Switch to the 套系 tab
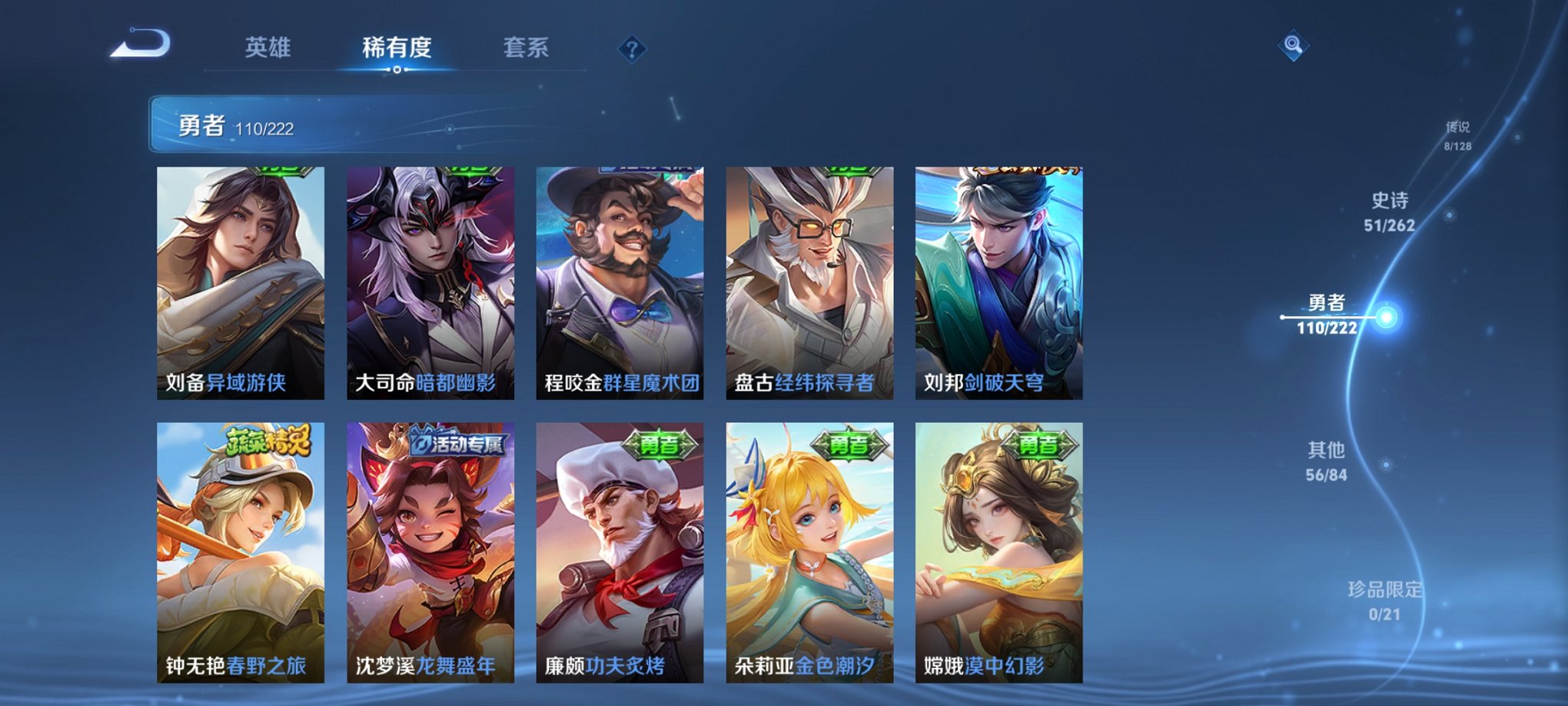1568x706 pixels. click(527, 48)
